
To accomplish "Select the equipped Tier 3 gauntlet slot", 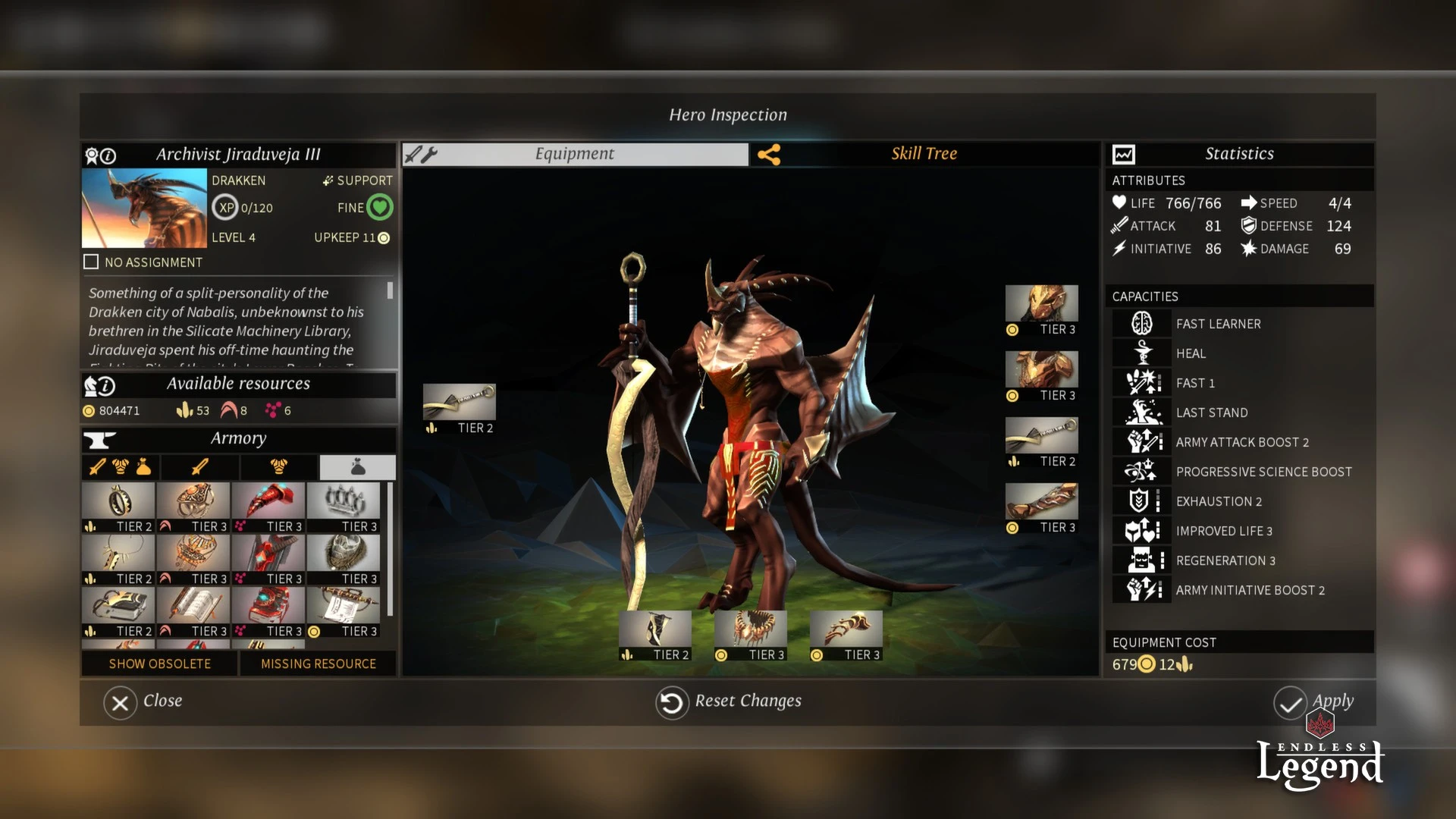I will tap(1041, 502).
